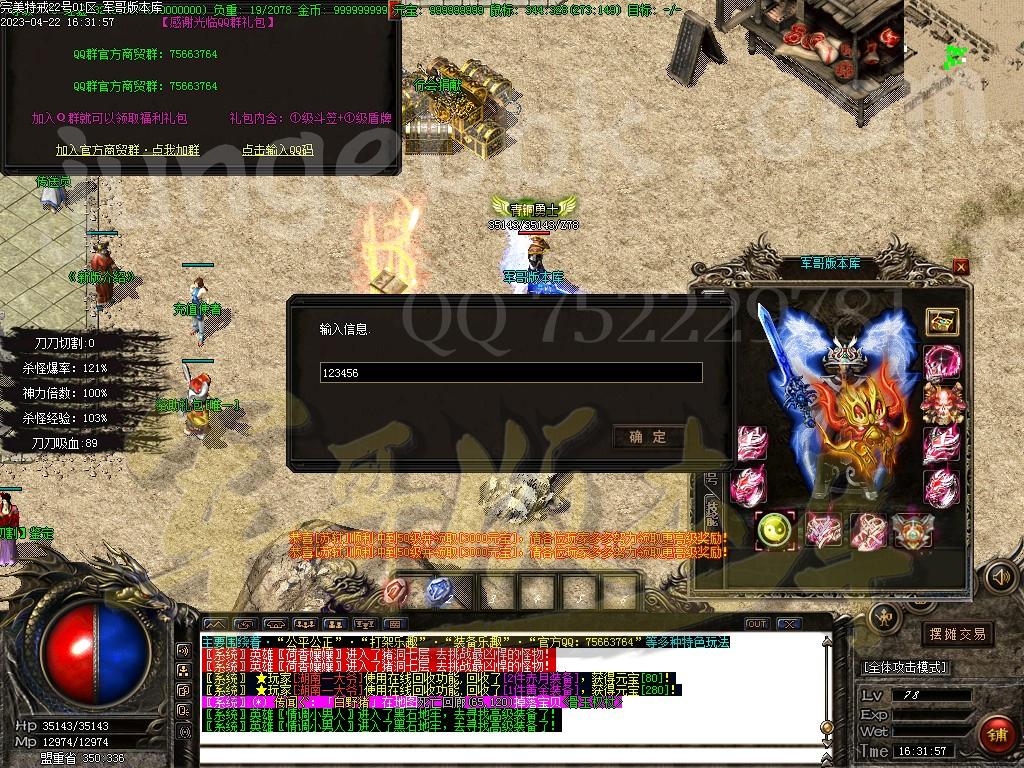Open the 点击输入QQ码 link
This screenshot has width=1024, height=768.
[x=277, y=150]
